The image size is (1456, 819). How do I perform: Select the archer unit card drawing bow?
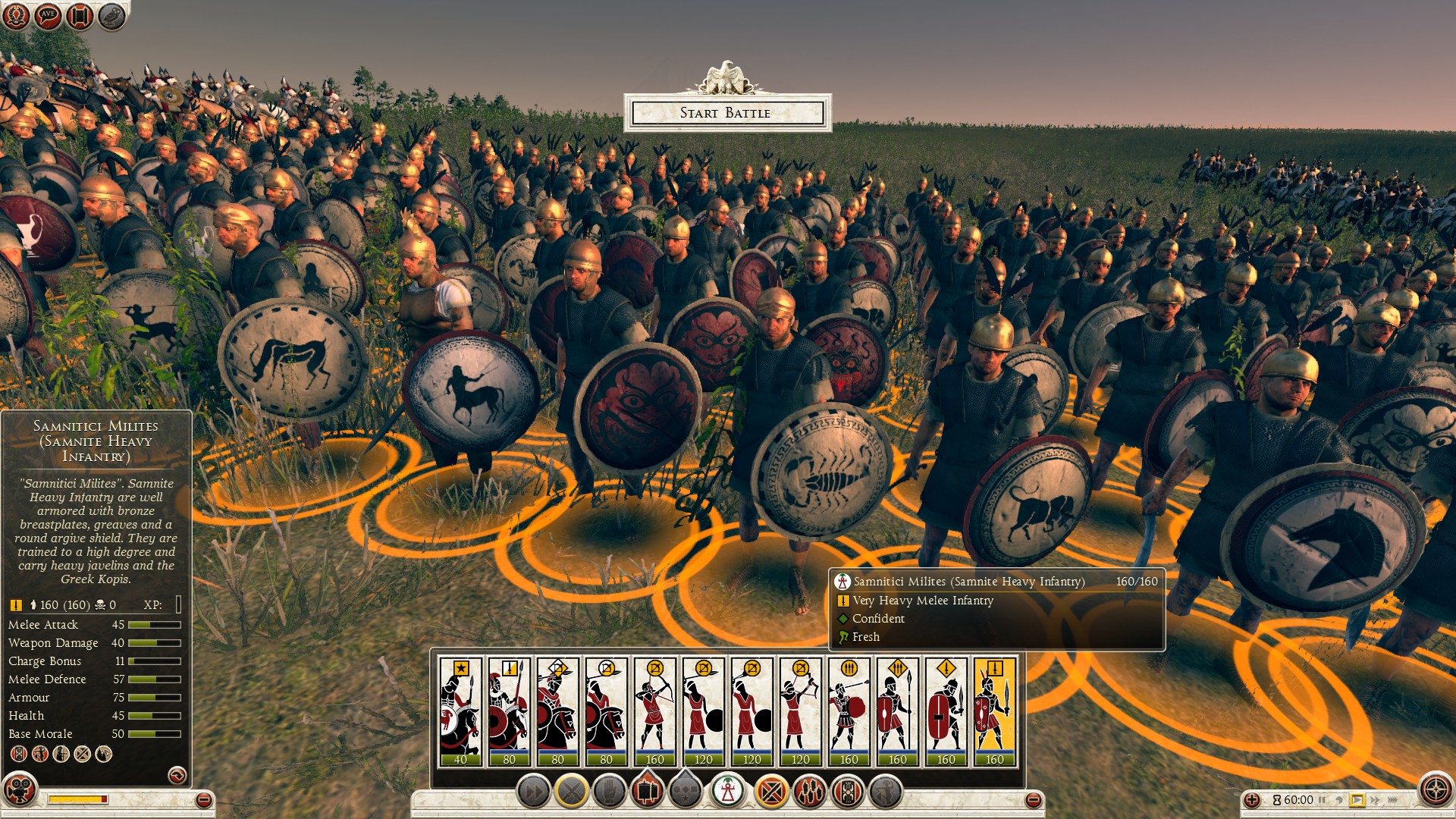coord(654,711)
